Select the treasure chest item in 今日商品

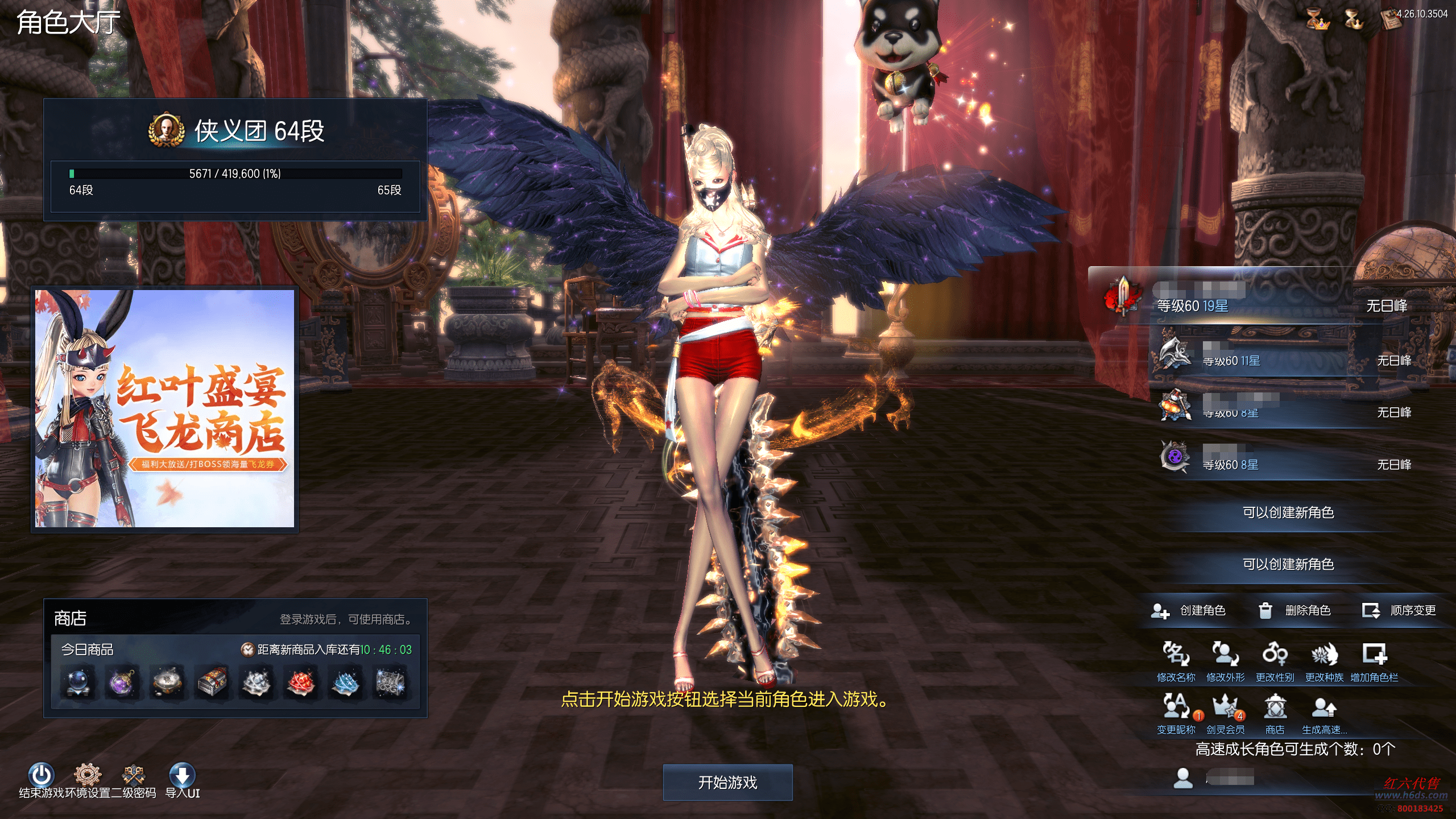(x=212, y=681)
